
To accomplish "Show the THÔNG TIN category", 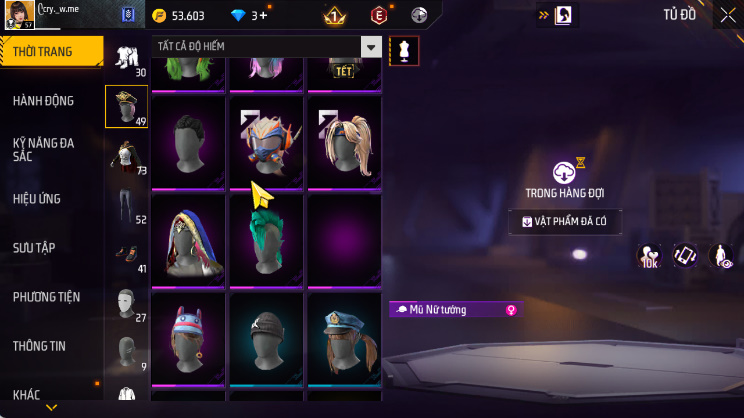I will (39, 346).
